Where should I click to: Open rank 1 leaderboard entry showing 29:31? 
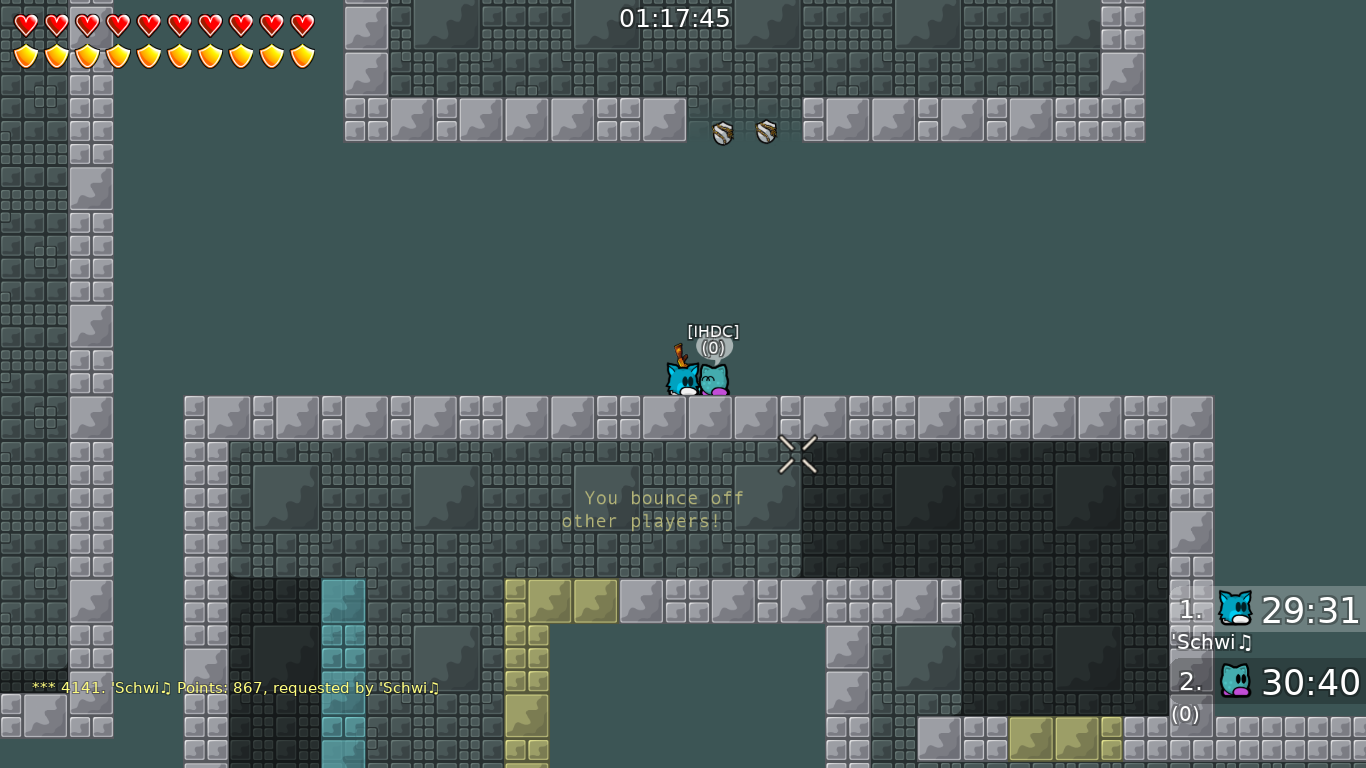pyautogui.click(x=1311, y=611)
